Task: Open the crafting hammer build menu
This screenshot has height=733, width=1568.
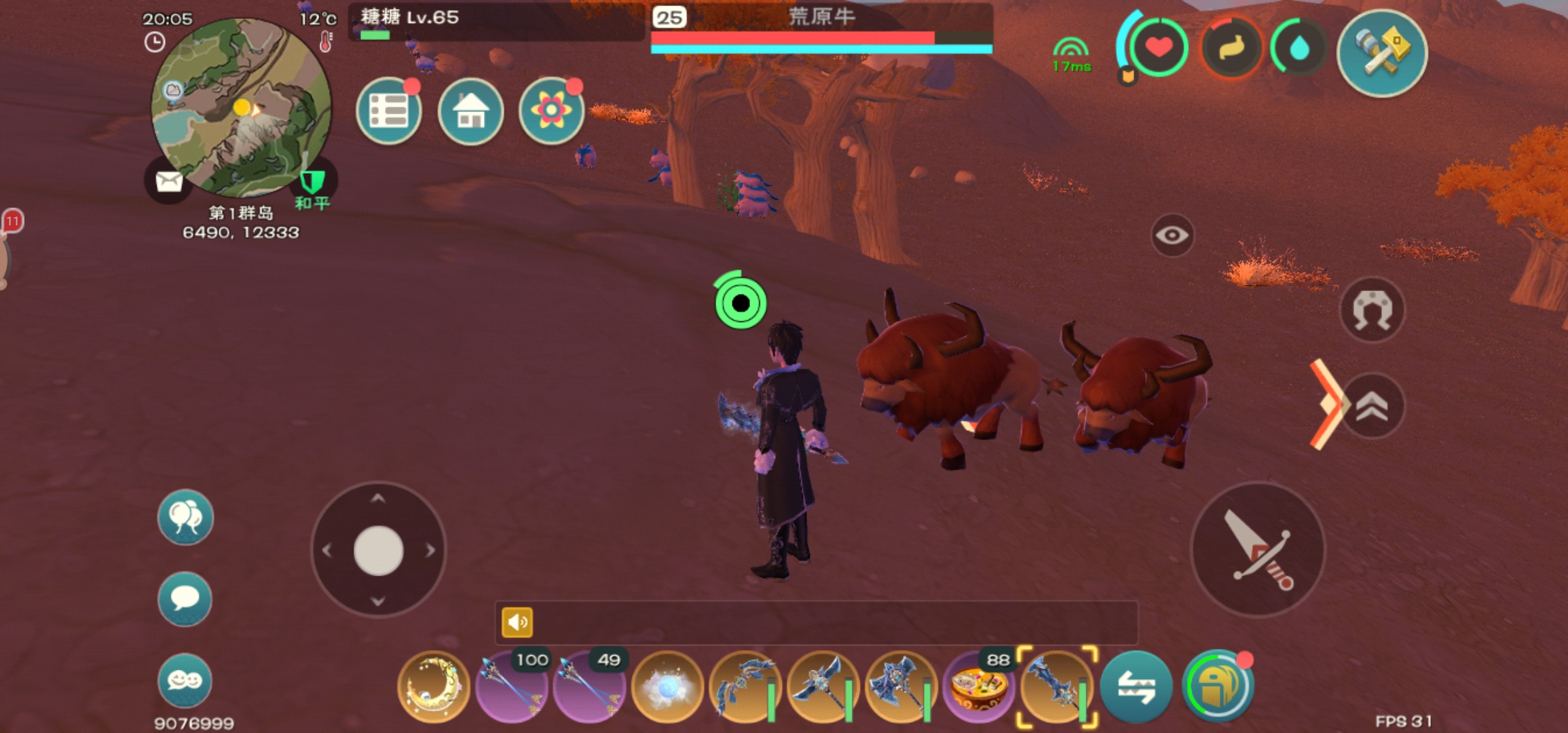Action: pos(1381,53)
